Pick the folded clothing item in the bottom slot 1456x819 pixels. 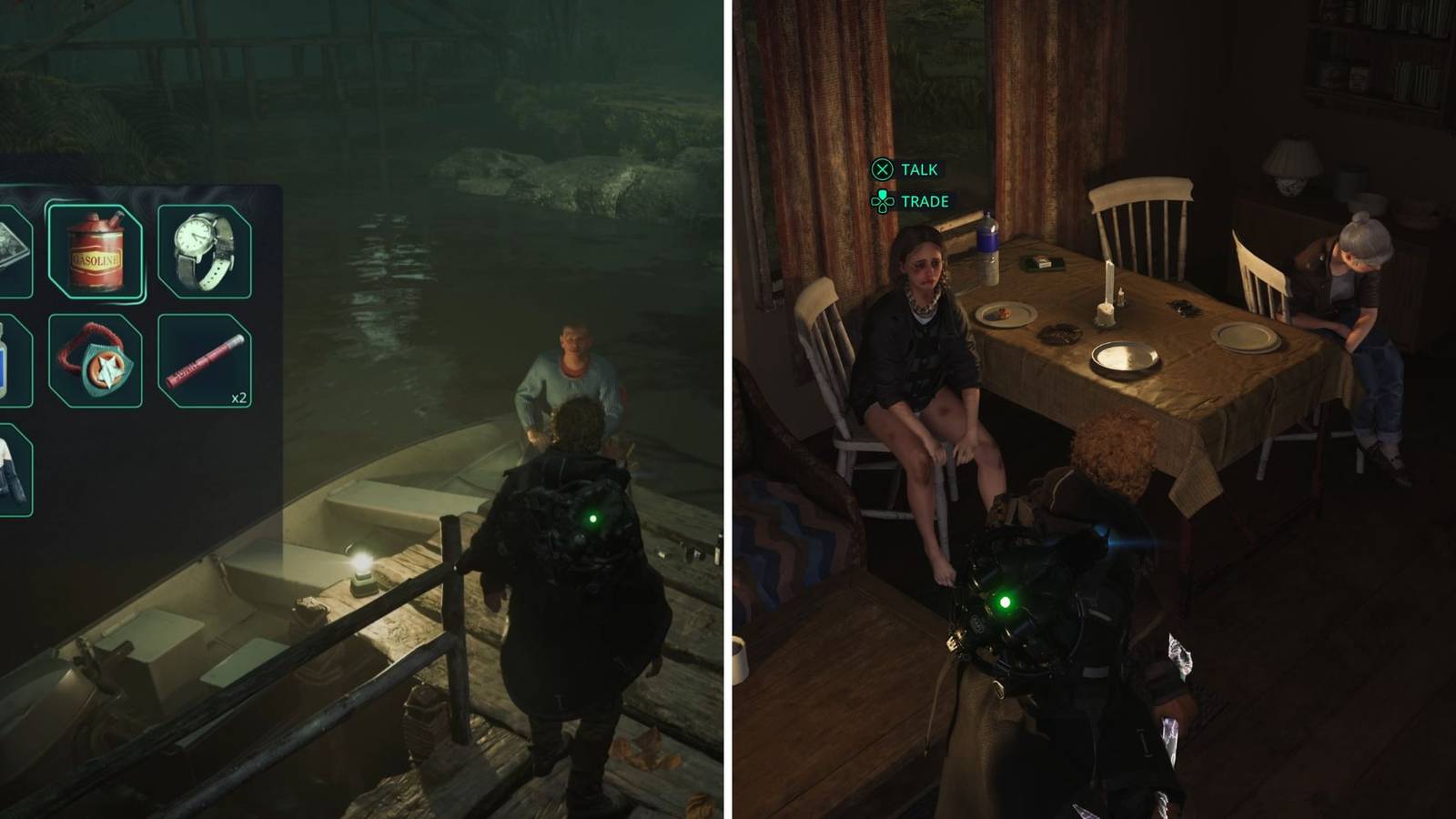(x=9, y=473)
